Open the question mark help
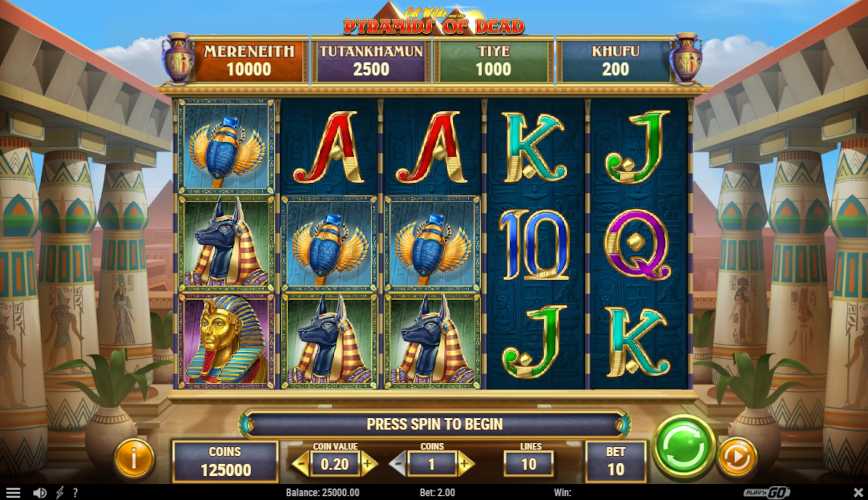Image resolution: width=868 pixels, height=500 pixels. pos(75,492)
